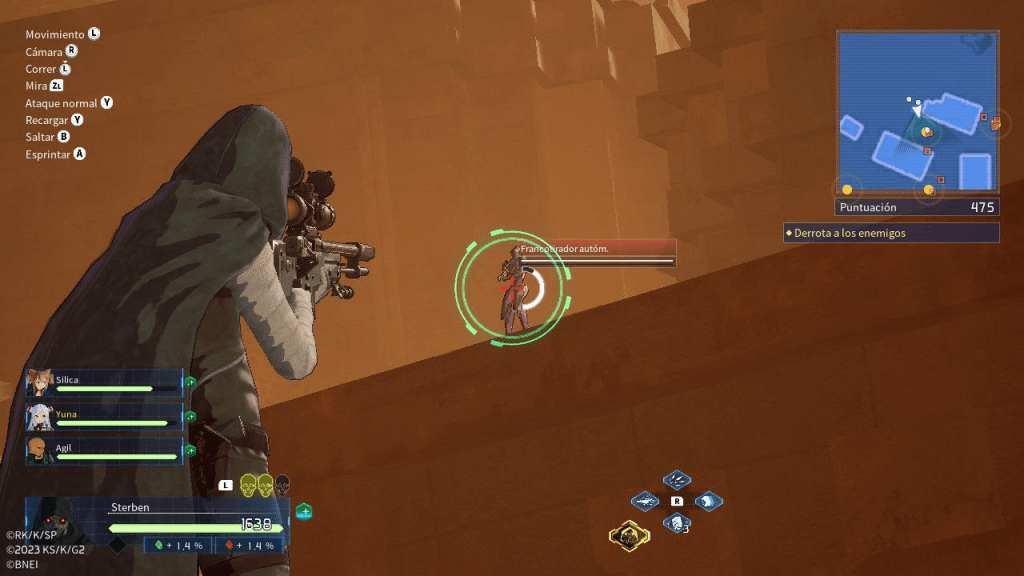The height and width of the screenshot is (576, 1024).
Task: Click the red bonus percentage indicator
Action: point(249,545)
